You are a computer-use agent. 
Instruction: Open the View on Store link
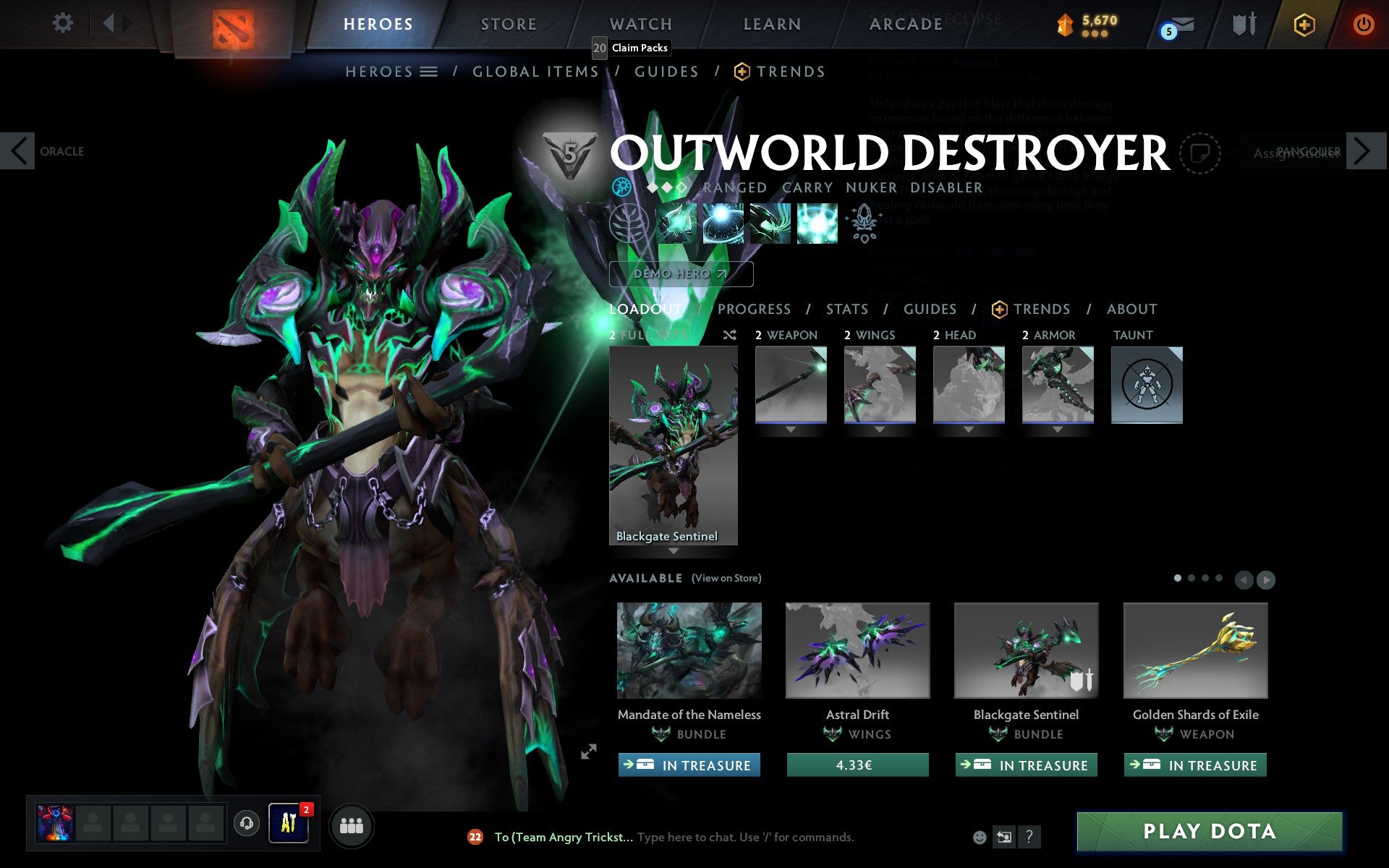[x=726, y=578]
